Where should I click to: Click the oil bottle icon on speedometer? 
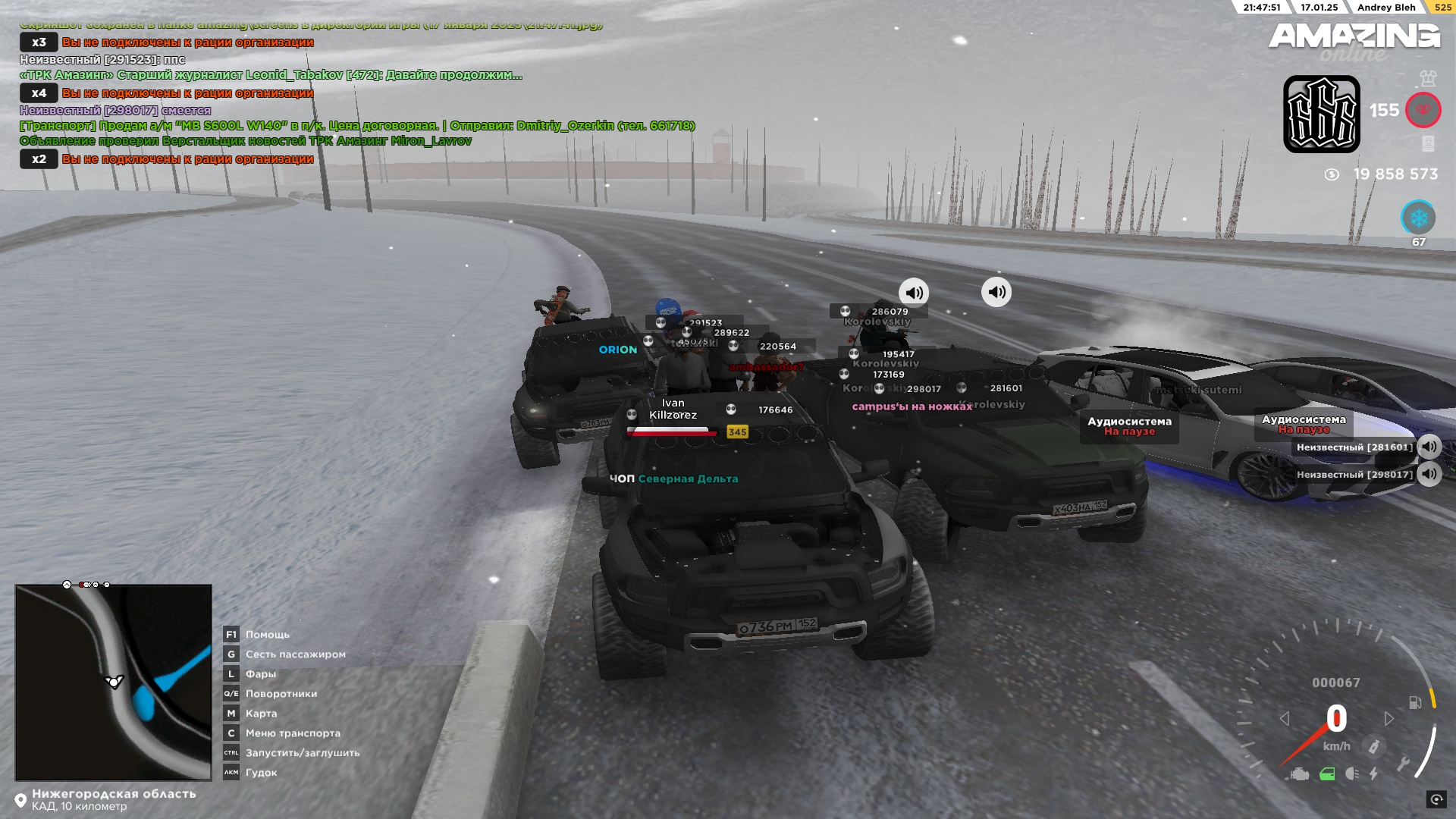click(1373, 747)
